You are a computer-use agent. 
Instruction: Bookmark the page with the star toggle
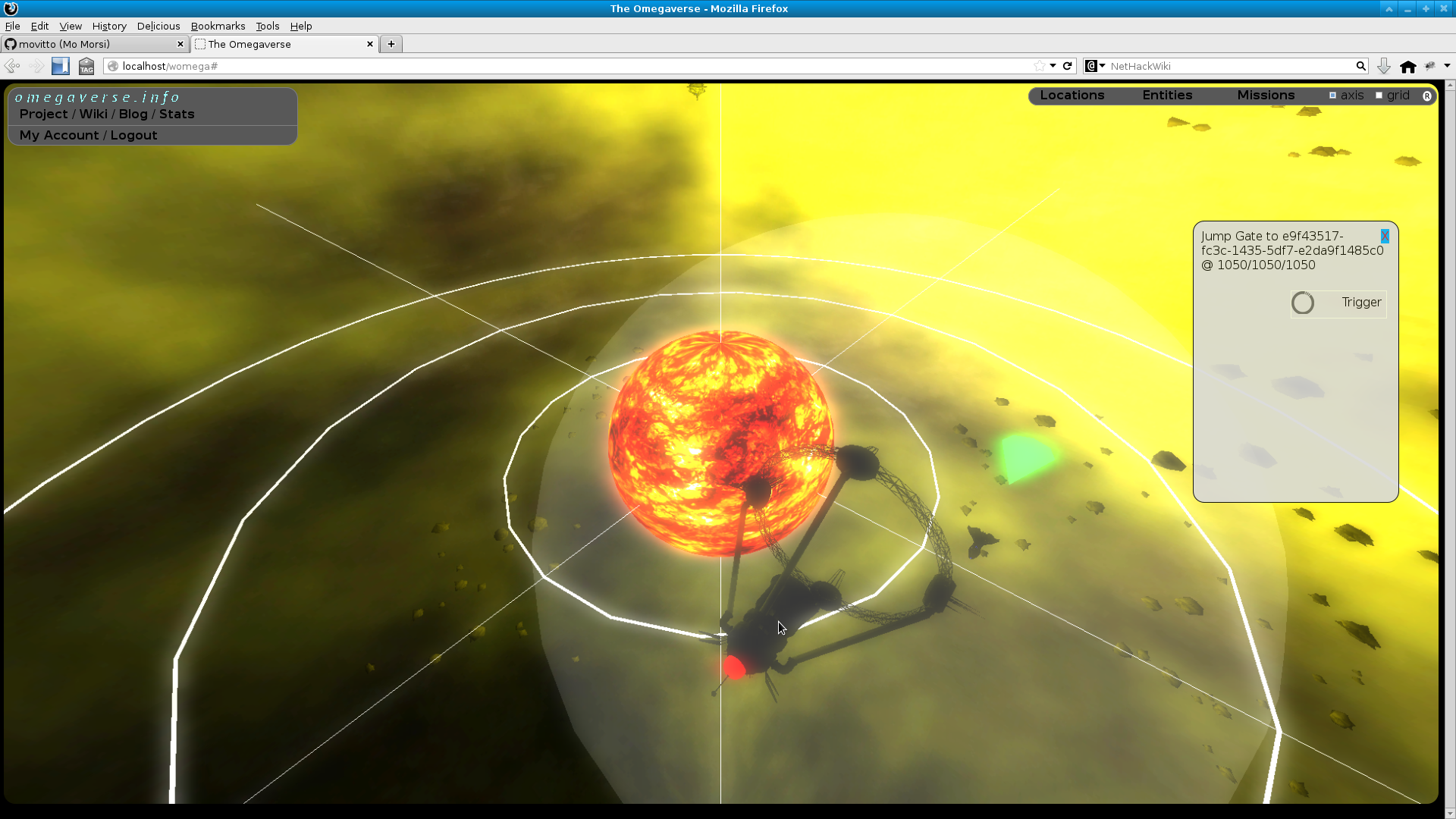click(x=1041, y=66)
